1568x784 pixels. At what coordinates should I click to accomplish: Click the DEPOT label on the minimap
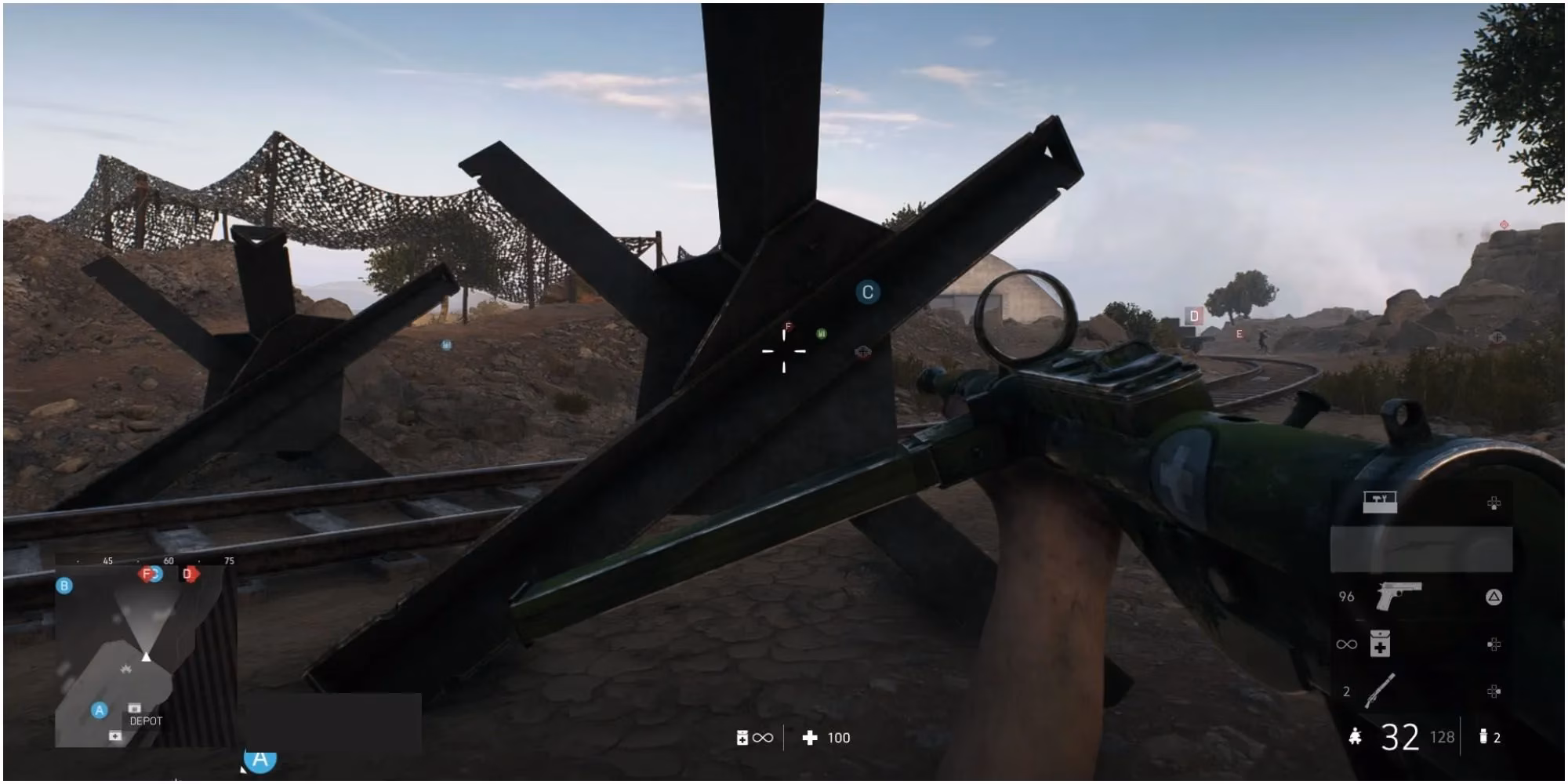(x=146, y=721)
